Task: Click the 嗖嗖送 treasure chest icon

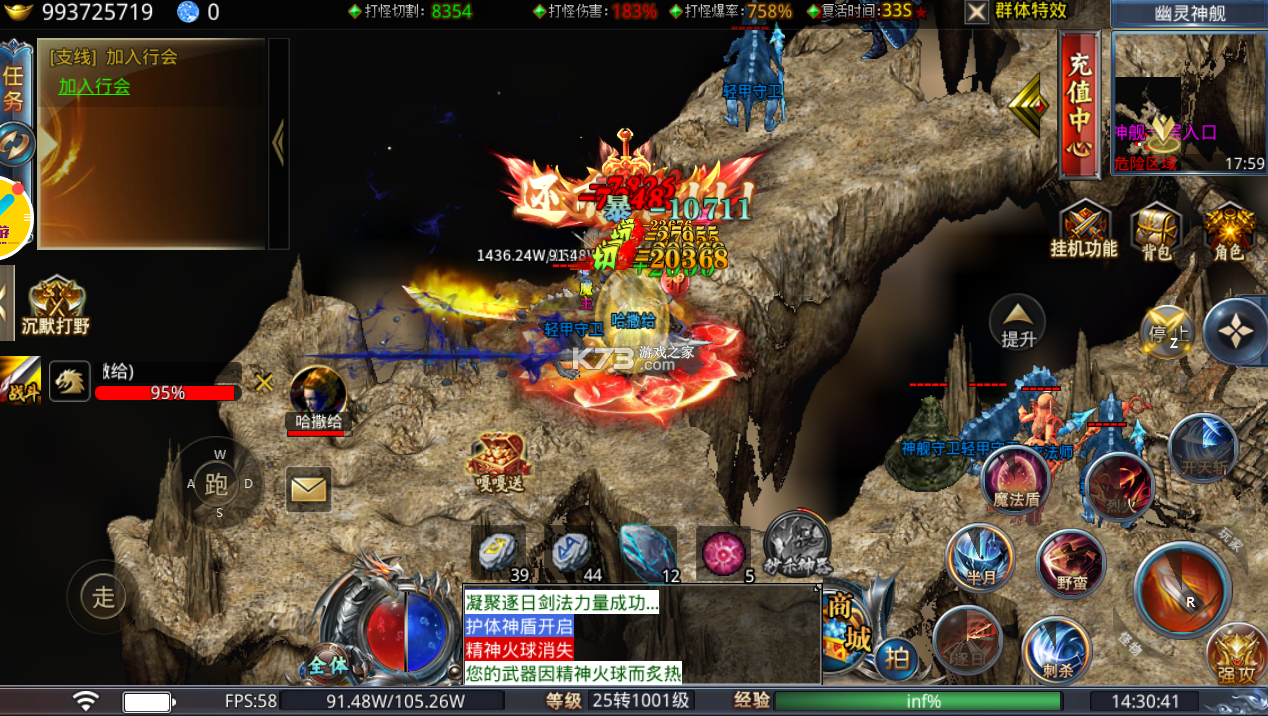Action: [x=496, y=462]
